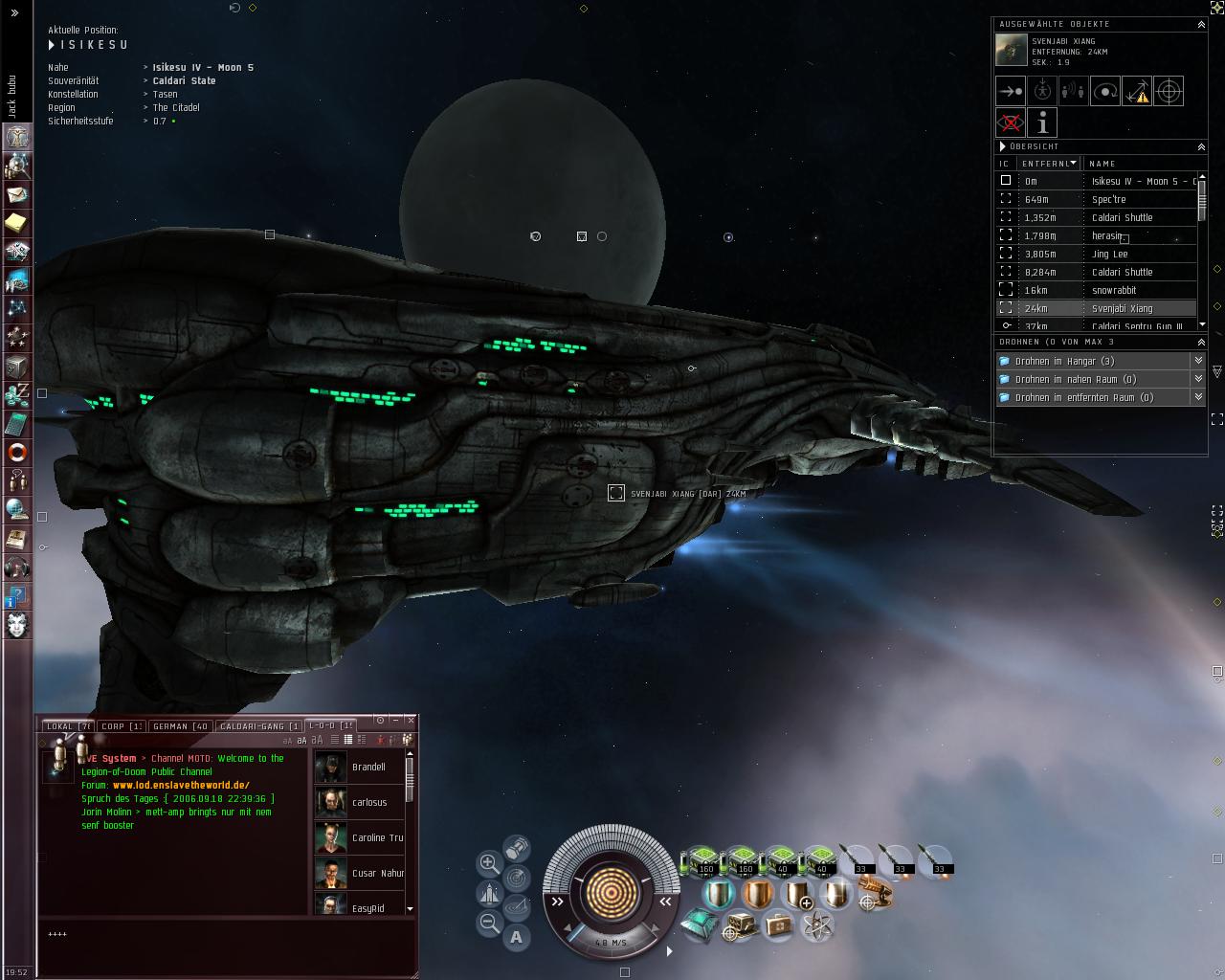Collapse the Übersicht panel
1225x980 pixels.
[1201, 146]
